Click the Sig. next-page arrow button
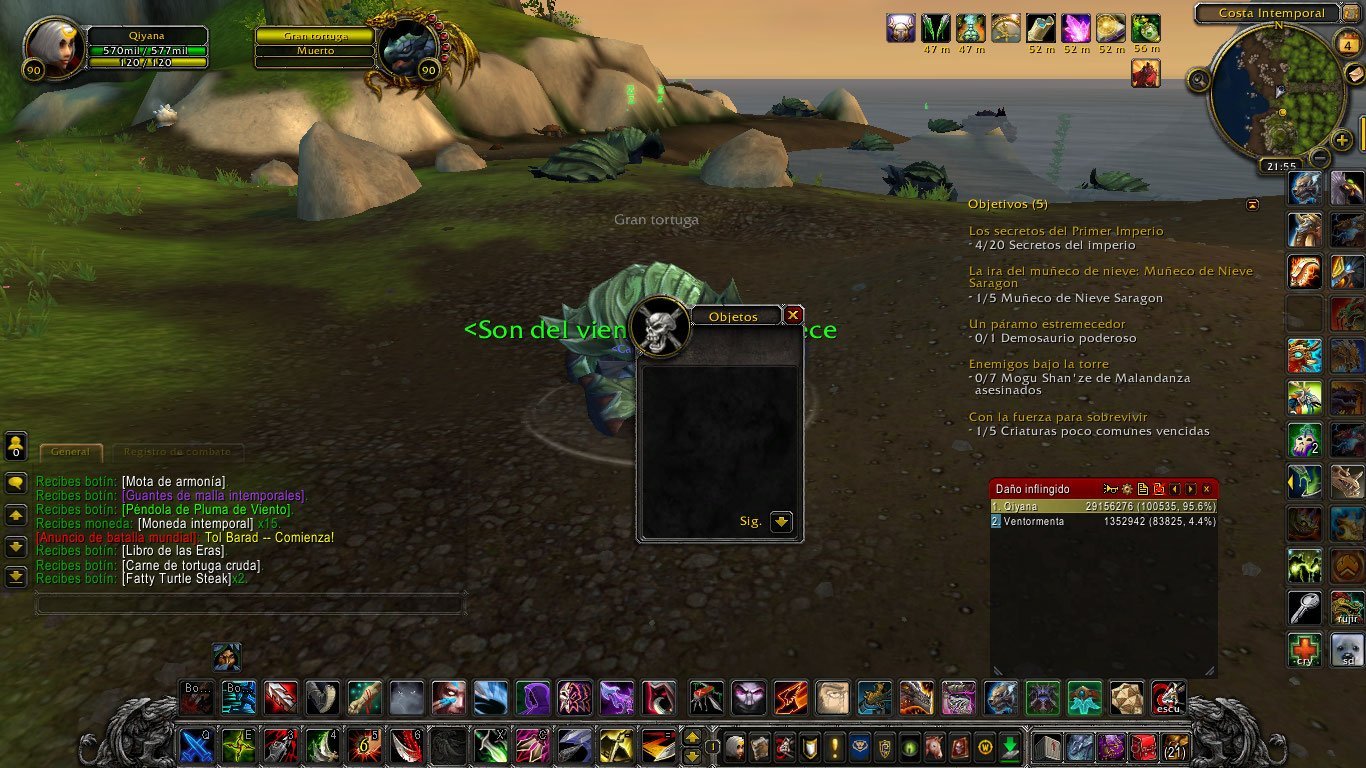Image resolution: width=1366 pixels, height=768 pixels. 781,522
